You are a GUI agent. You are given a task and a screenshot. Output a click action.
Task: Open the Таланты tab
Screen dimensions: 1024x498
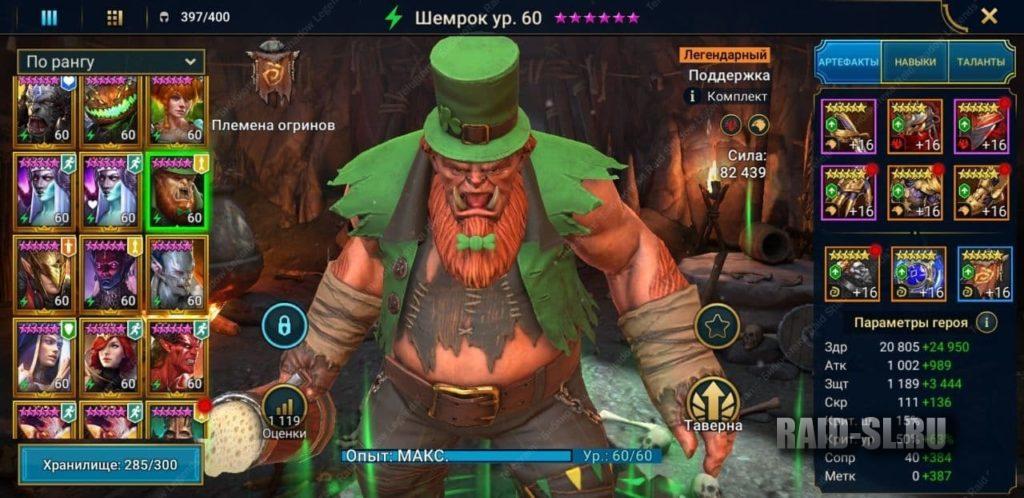click(980, 62)
